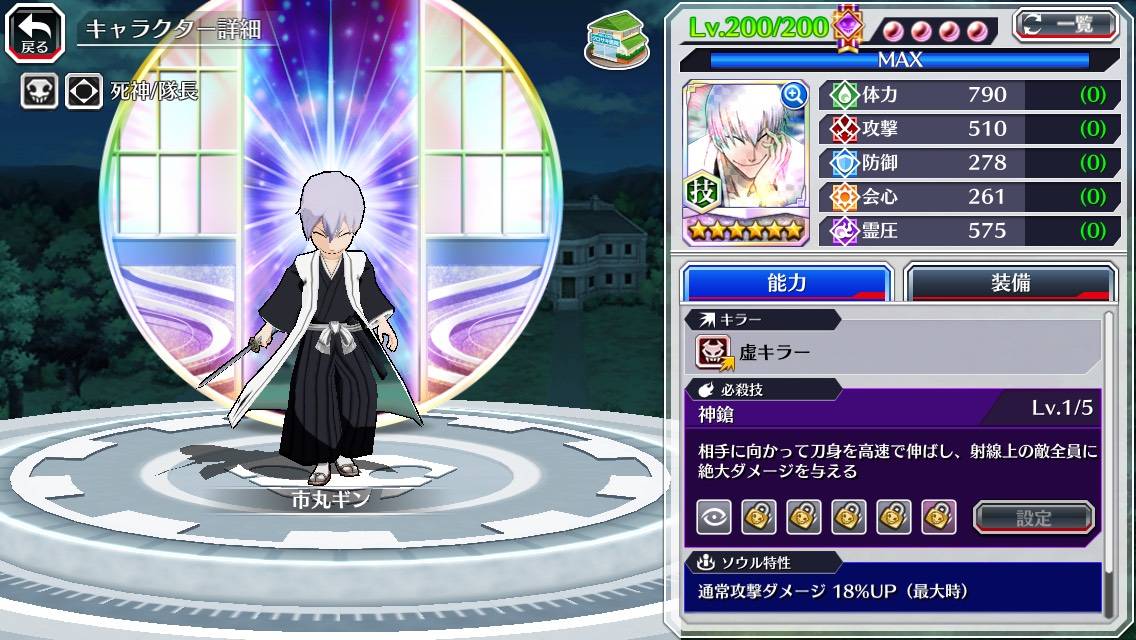Toggle the eye preview icon for 神鎗
Screen dimensions: 1136x640
tap(713, 517)
